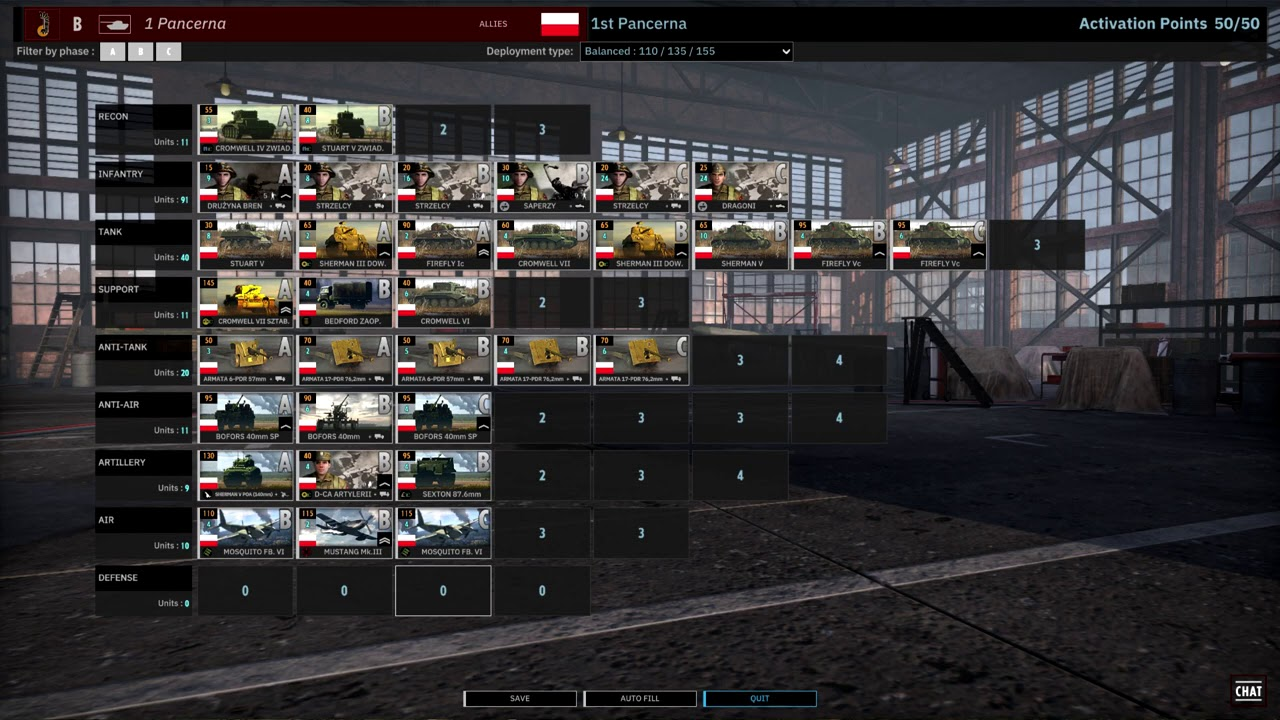Viewport: 1280px width, 720px height.
Task: Choose the Cromwell VII tank card
Action: (543, 245)
